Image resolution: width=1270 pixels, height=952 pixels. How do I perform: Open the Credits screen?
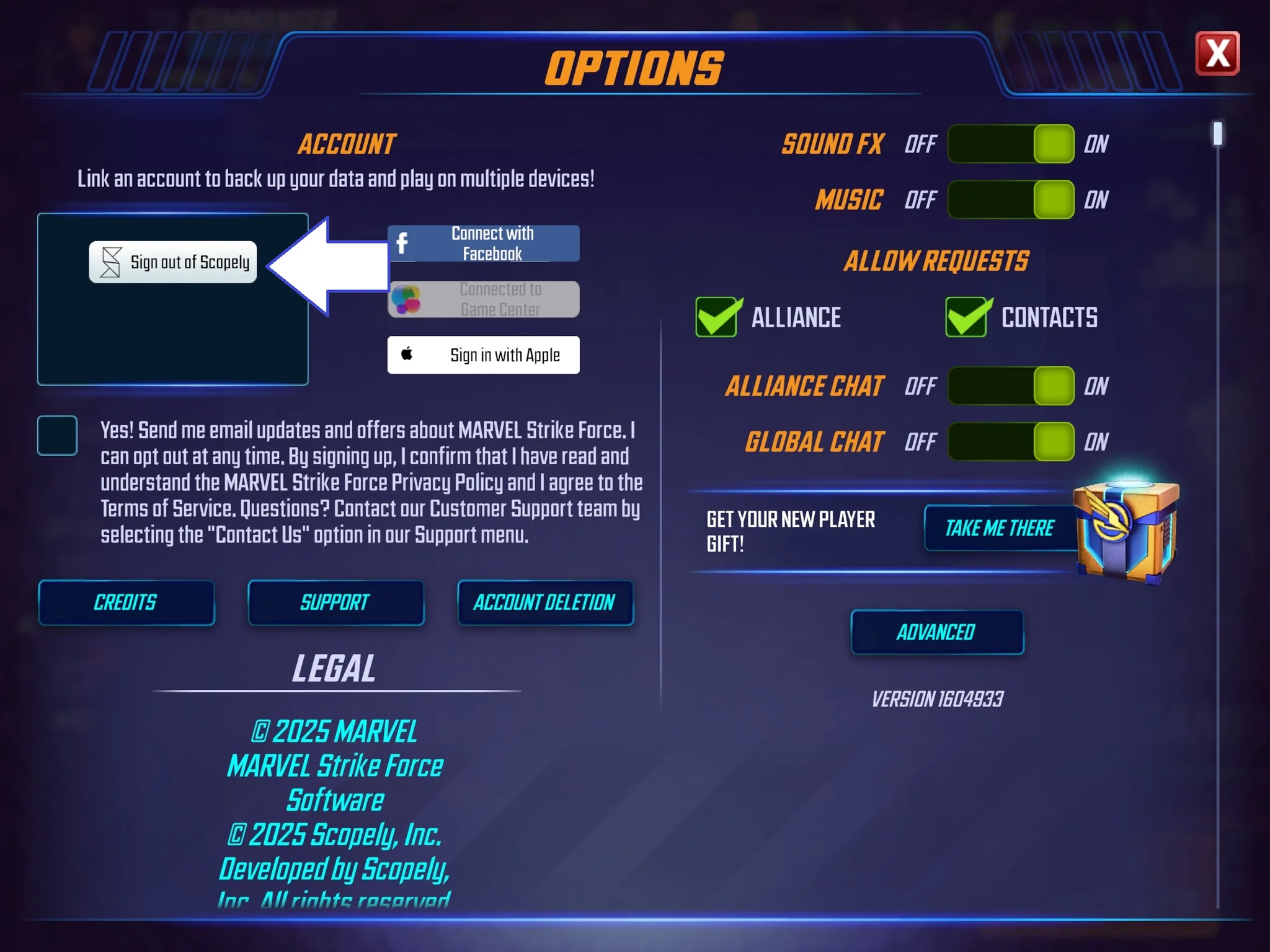127,602
